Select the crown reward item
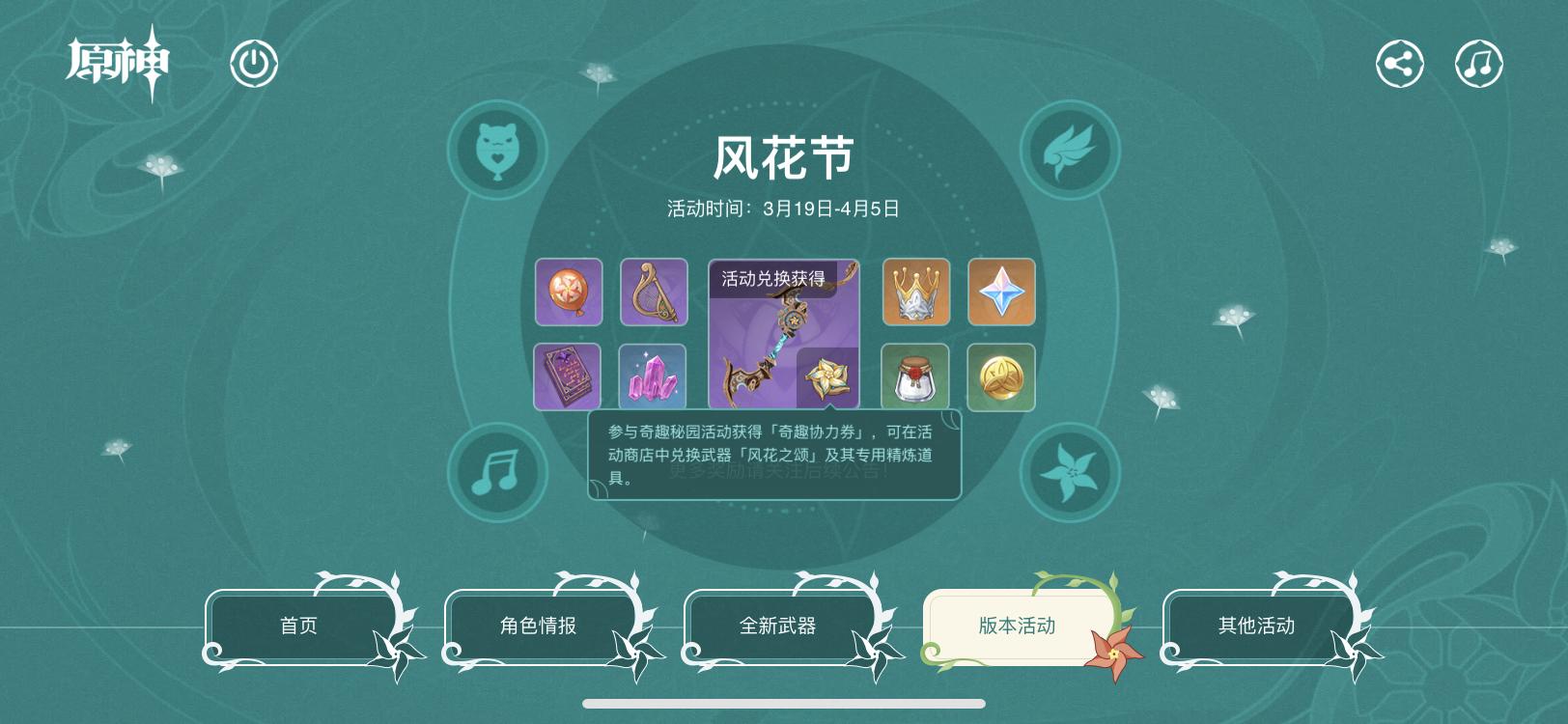The image size is (1568, 724). pyautogui.click(x=915, y=292)
